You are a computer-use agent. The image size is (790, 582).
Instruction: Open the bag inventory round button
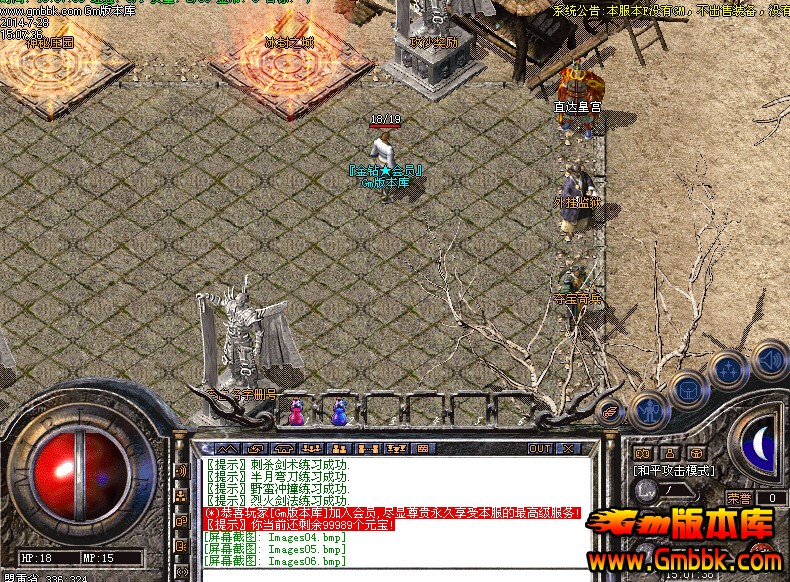click(689, 390)
